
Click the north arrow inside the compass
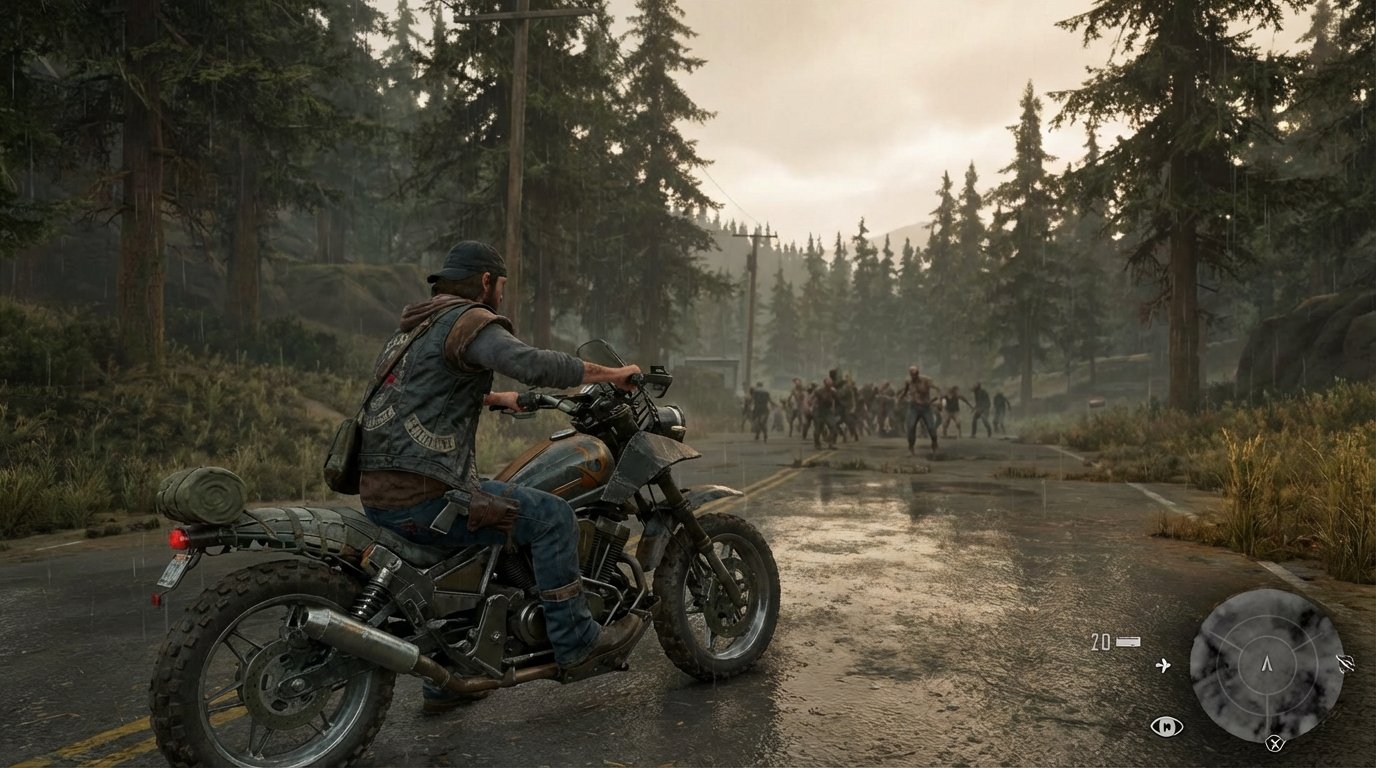point(1267,664)
